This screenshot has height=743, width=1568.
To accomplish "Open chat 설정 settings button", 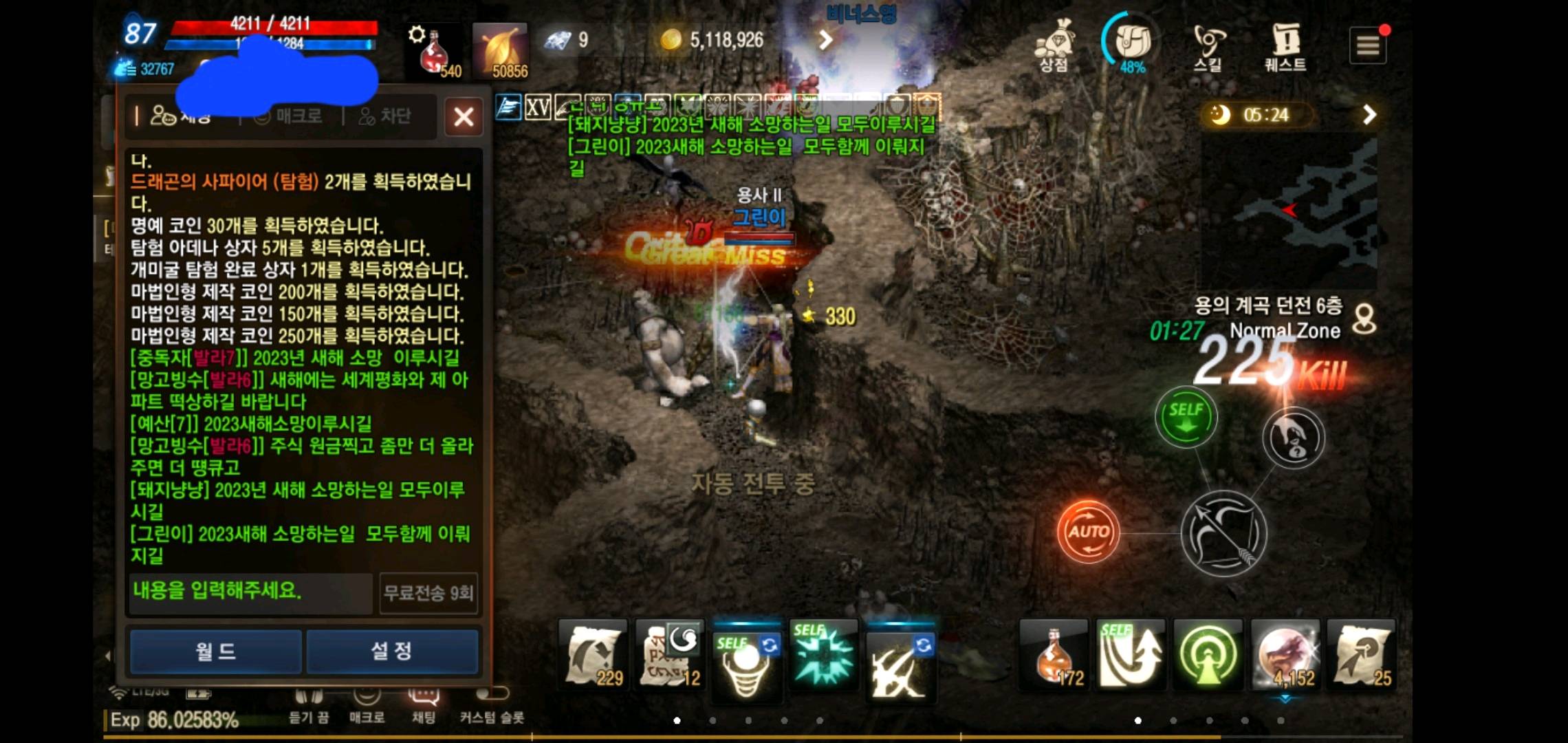I will (x=392, y=651).
